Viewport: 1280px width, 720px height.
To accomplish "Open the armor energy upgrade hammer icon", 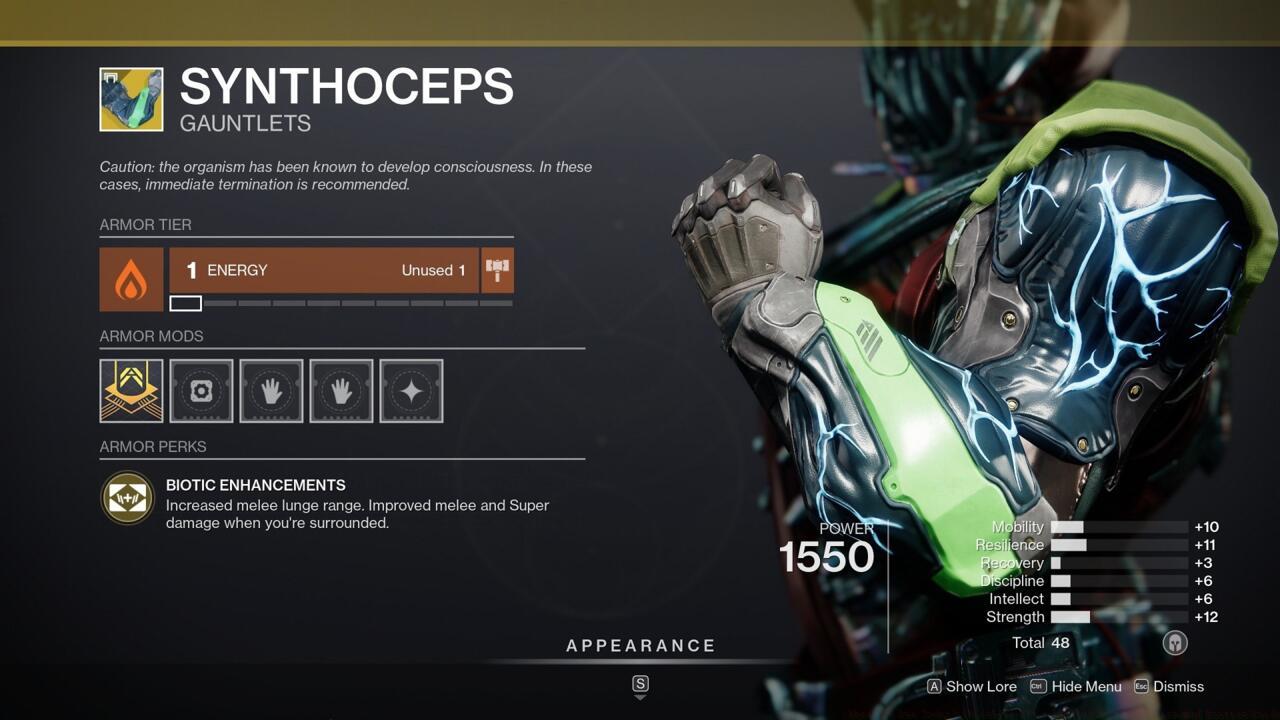I will tap(497, 270).
